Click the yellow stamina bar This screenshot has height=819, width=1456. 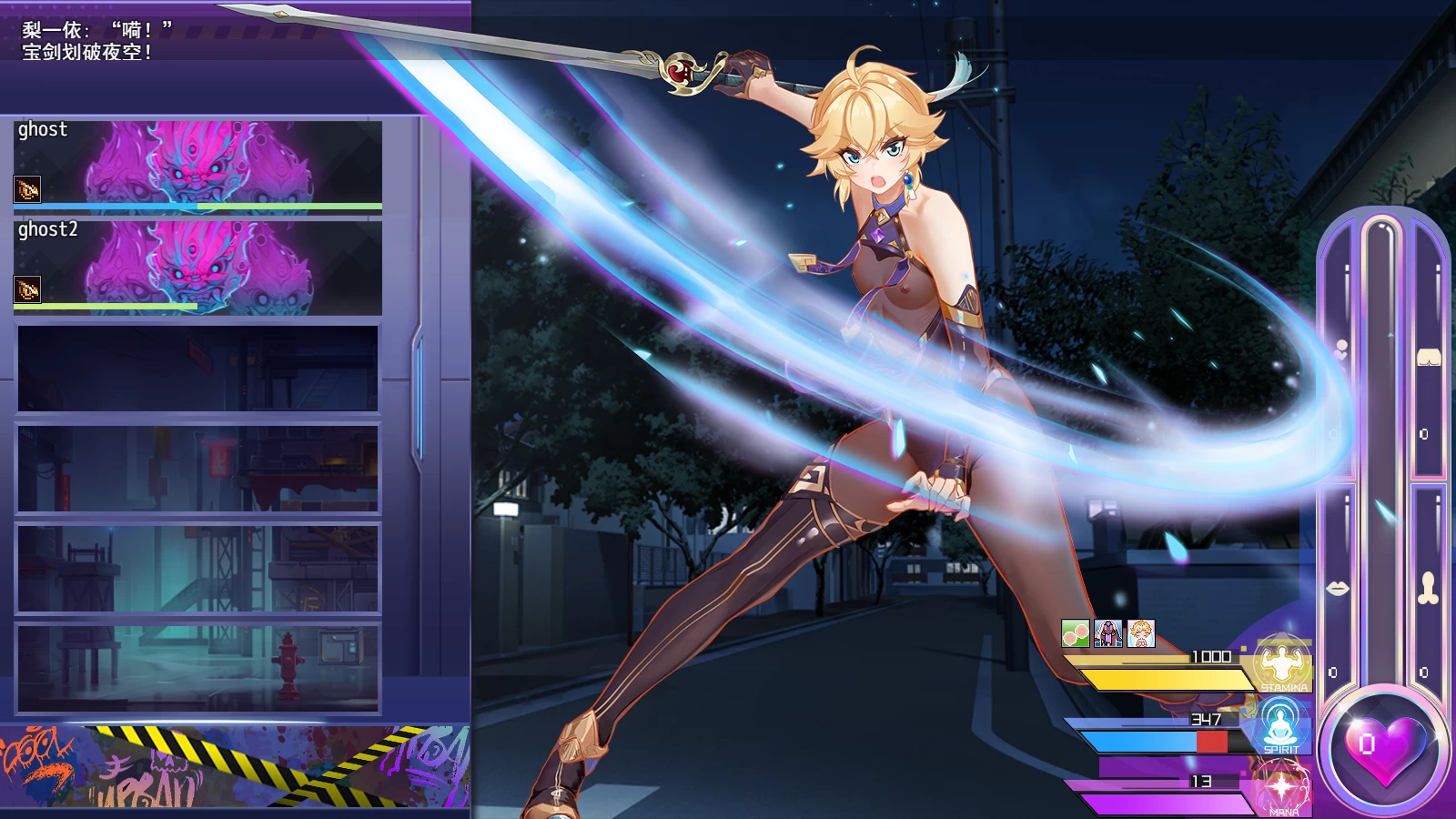click(1165, 678)
